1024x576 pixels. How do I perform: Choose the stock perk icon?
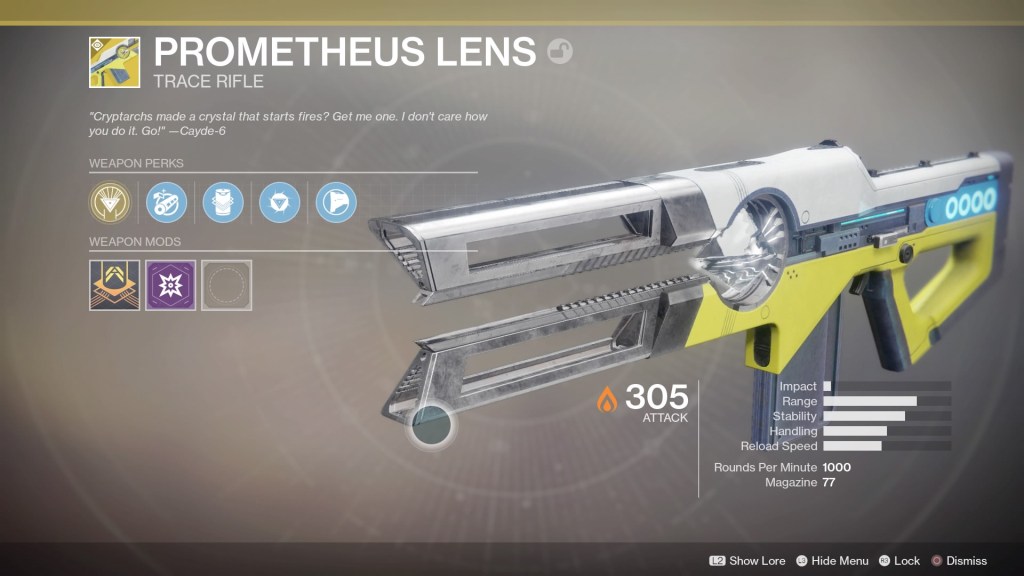click(x=336, y=203)
